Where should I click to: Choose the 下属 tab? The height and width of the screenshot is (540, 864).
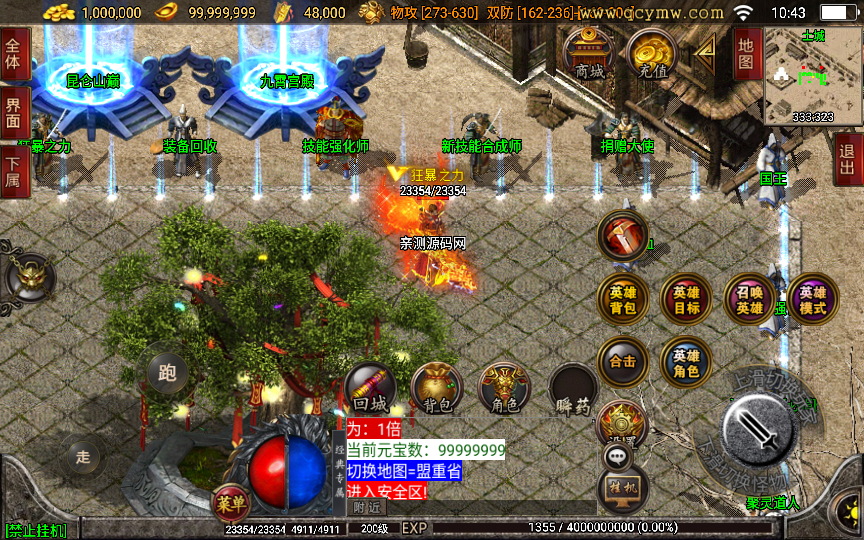(x=13, y=169)
